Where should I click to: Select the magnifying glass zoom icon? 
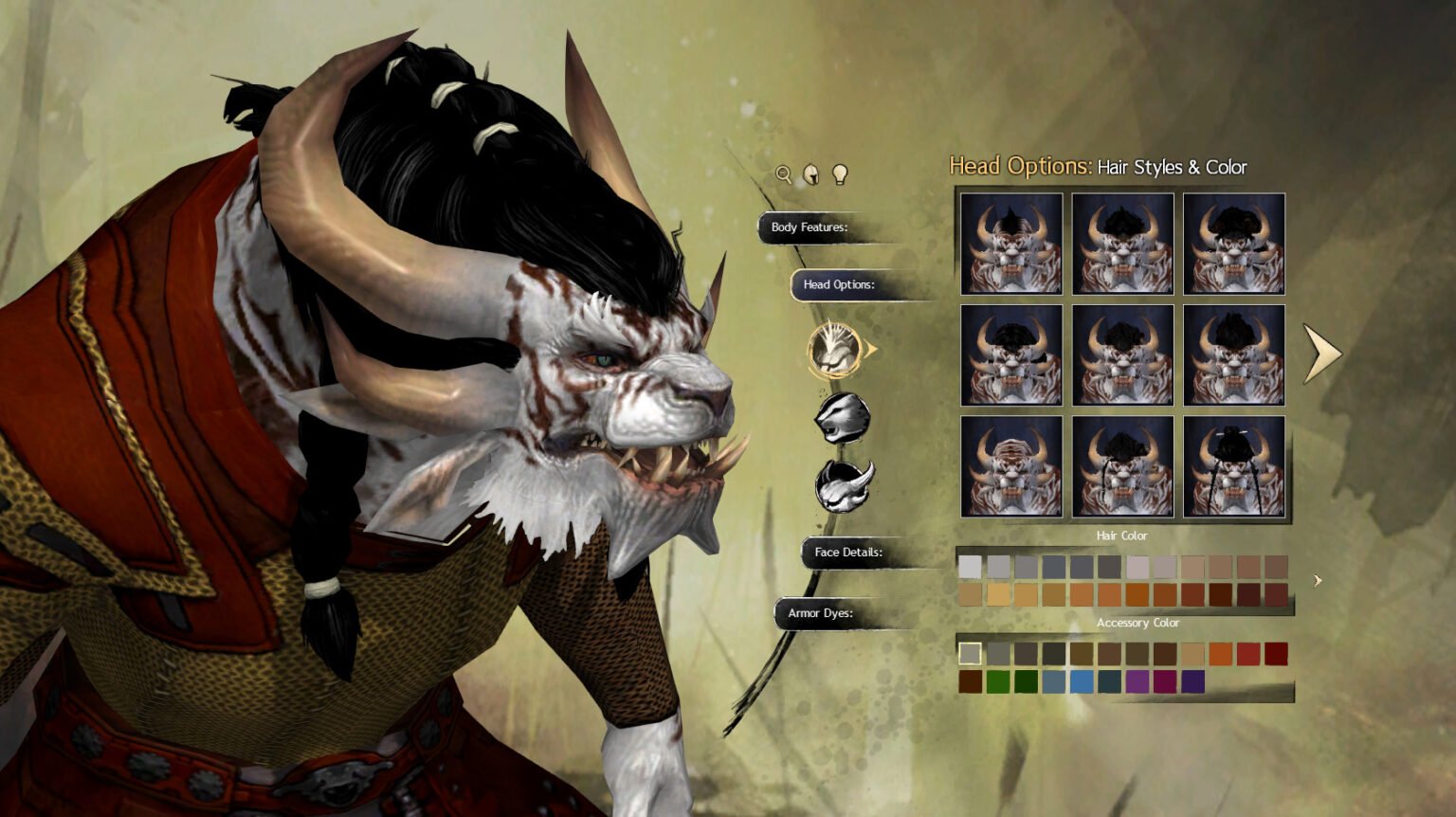coord(783,174)
